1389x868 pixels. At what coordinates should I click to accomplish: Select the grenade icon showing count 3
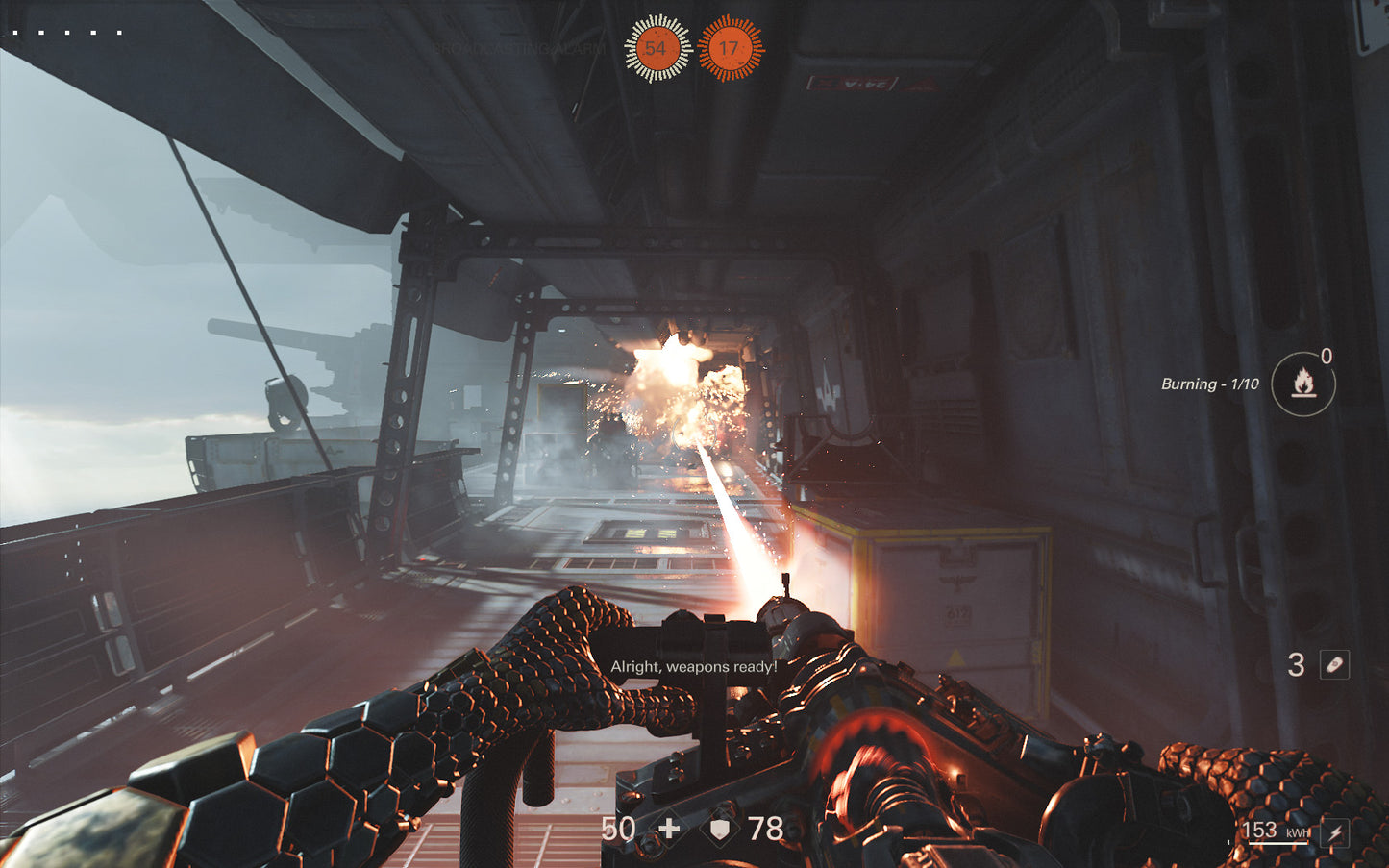click(1336, 665)
